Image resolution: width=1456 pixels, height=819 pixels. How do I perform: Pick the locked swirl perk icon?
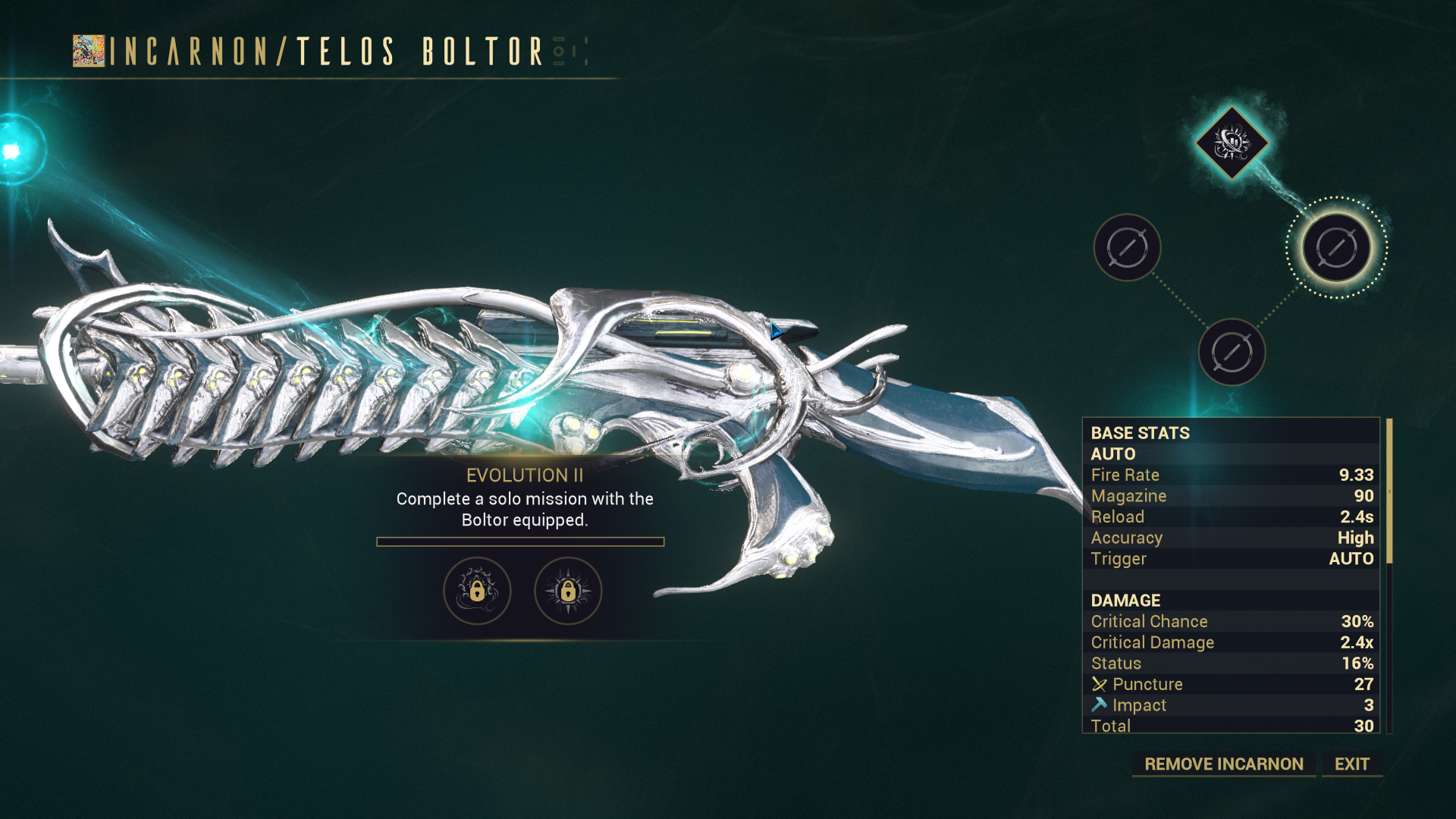click(x=477, y=591)
